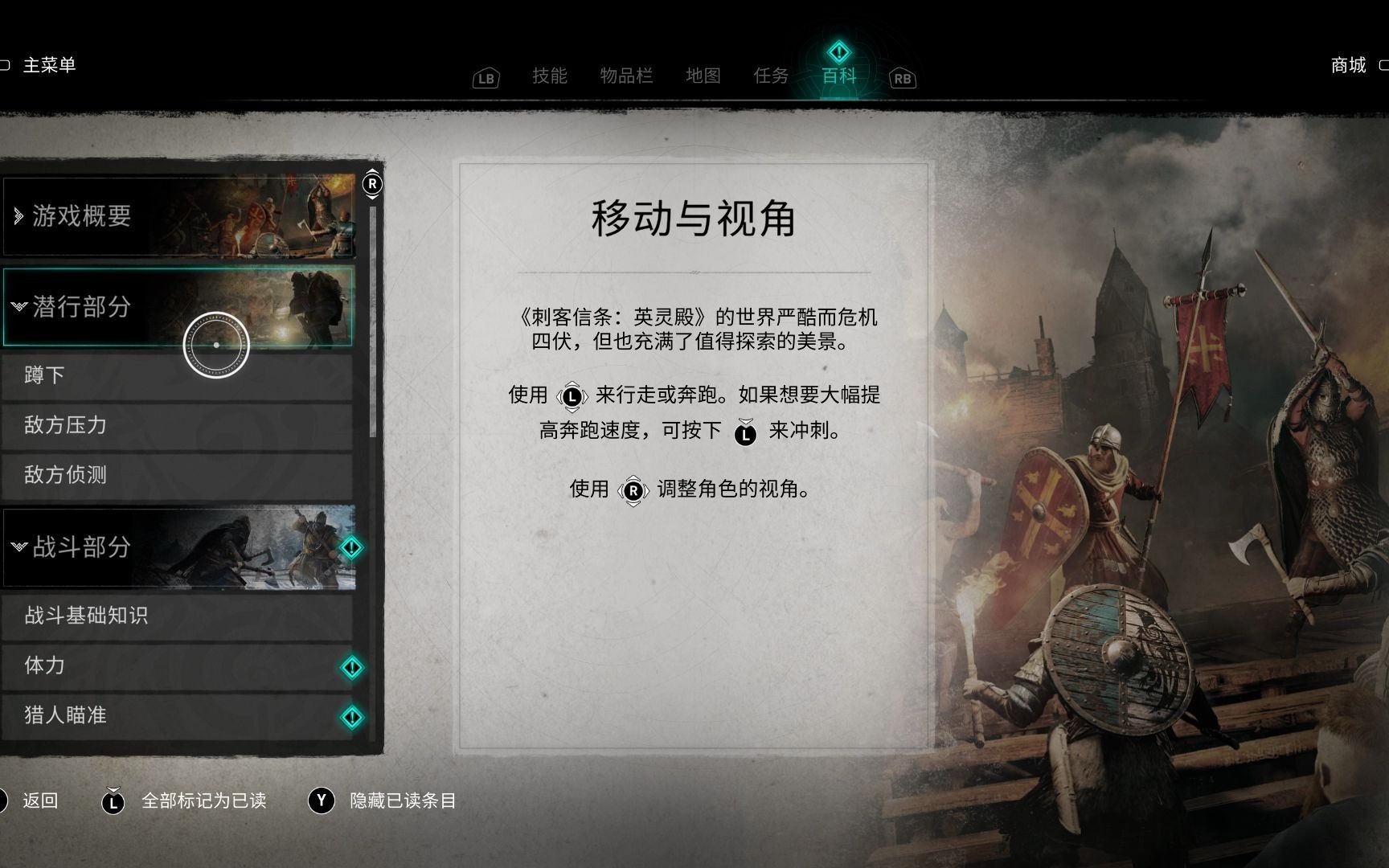The height and width of the screenshot is (868, 1389).
Task: Mark all entries as read via 全部标记为已读
Action: tap(204, 801)
